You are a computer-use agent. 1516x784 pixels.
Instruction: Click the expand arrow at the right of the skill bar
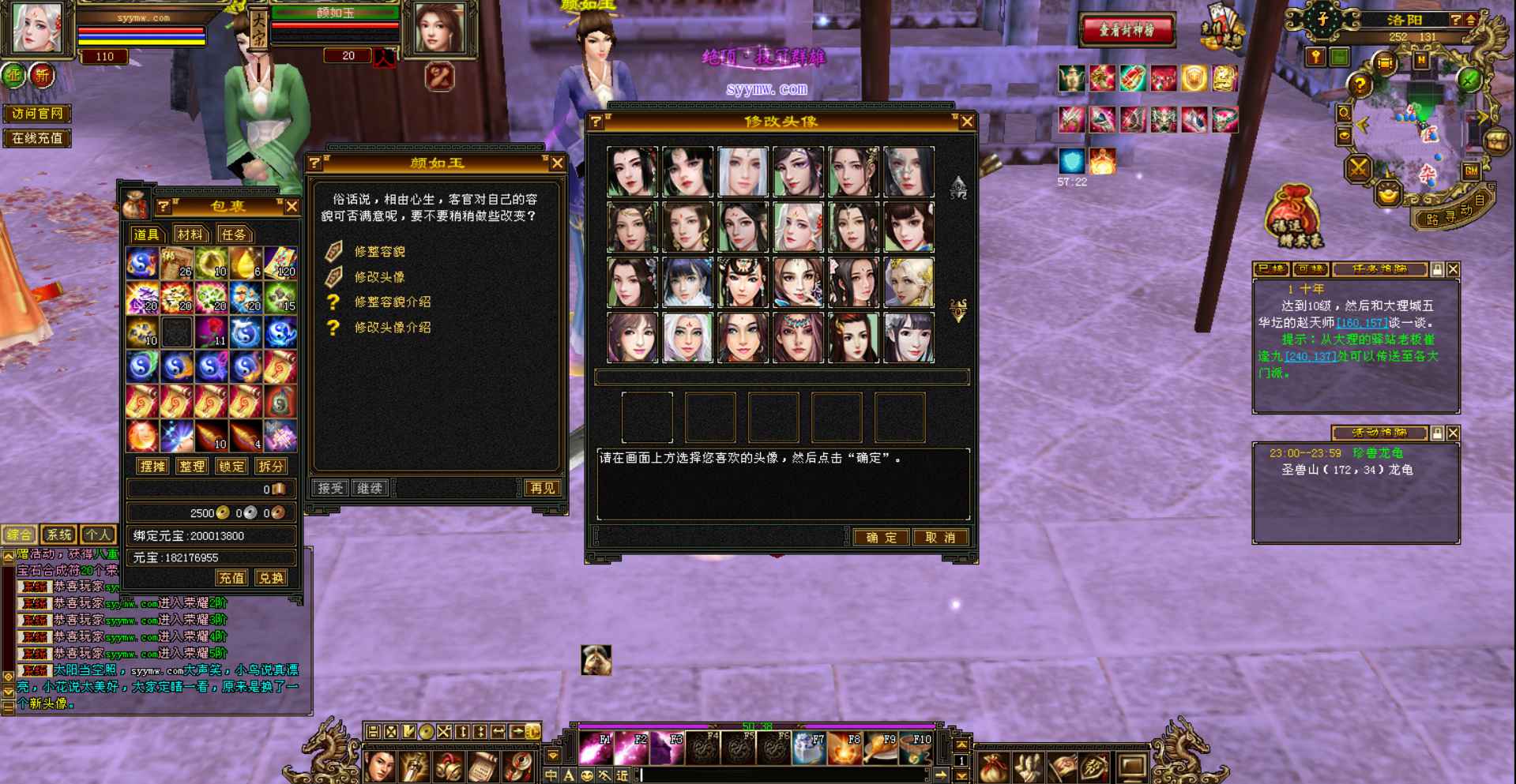[x=941, y=775]
